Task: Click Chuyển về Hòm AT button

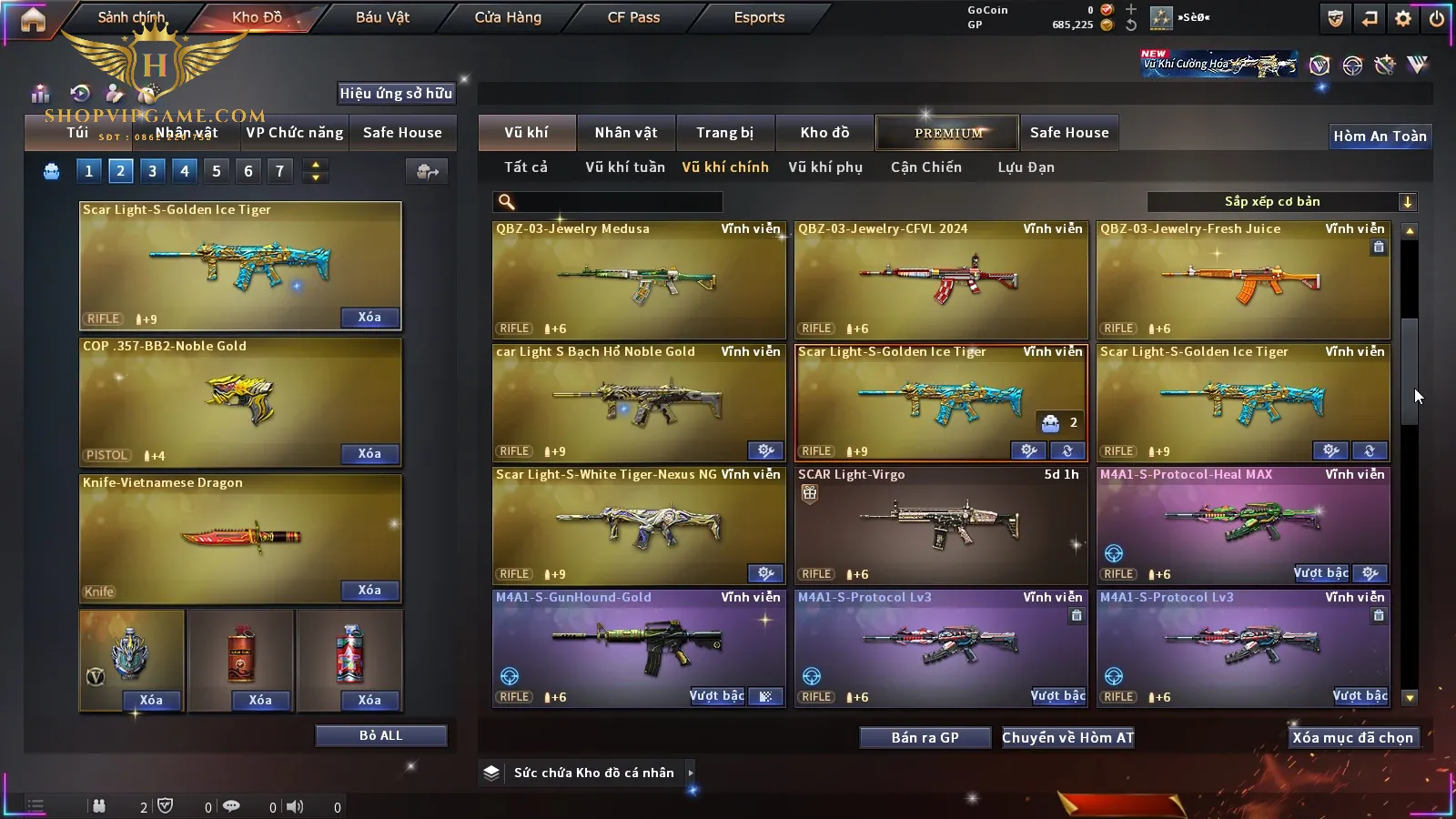Action: coord(1067,738)
